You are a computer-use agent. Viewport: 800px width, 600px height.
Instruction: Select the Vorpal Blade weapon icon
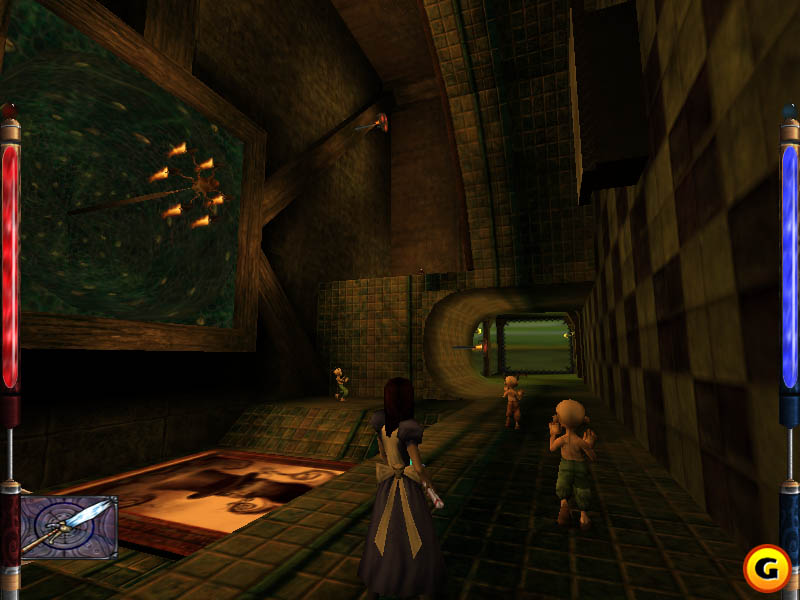pos(68,527)
